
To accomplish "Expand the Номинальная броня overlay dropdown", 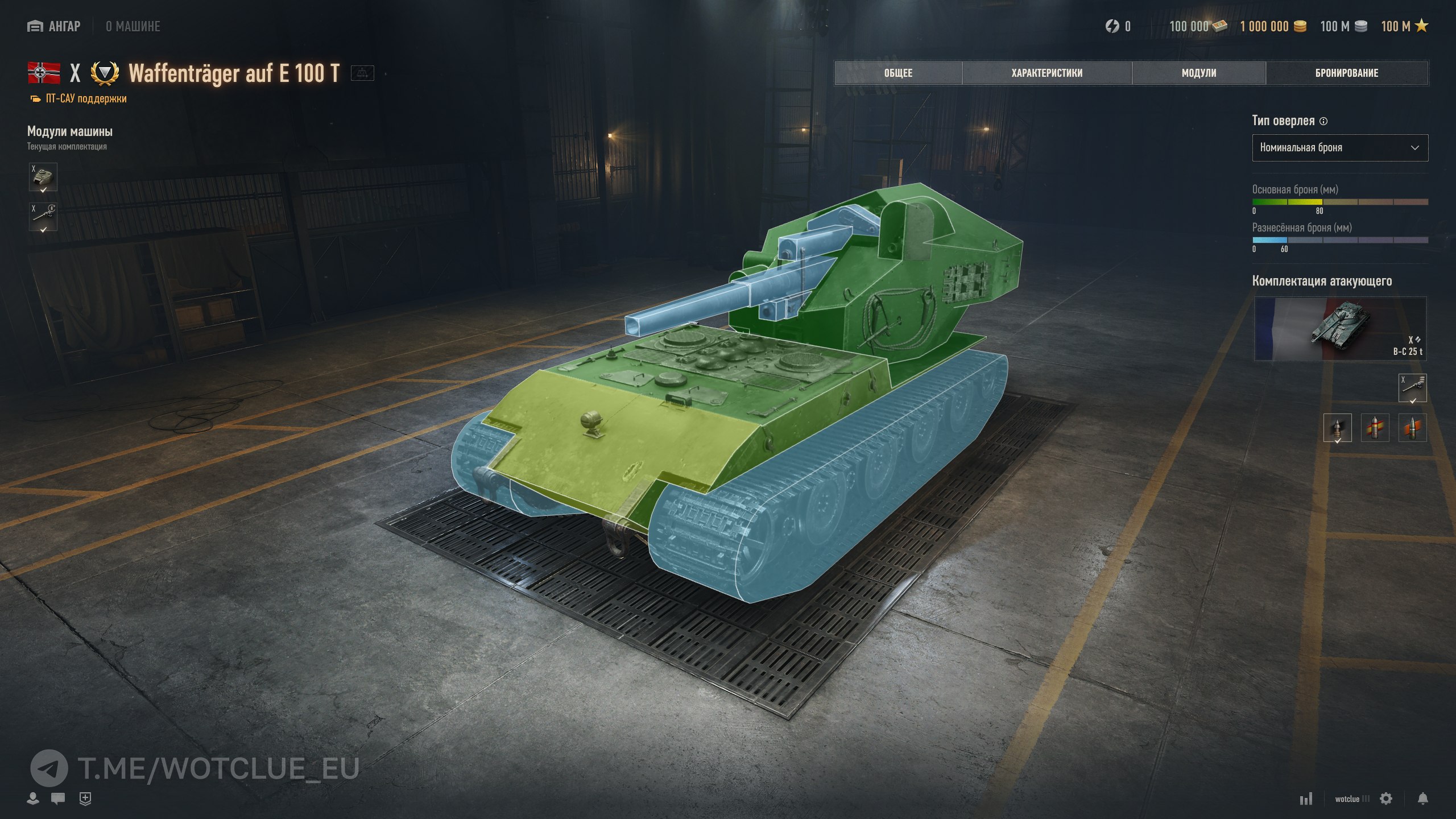I will tap(1339, 148).
